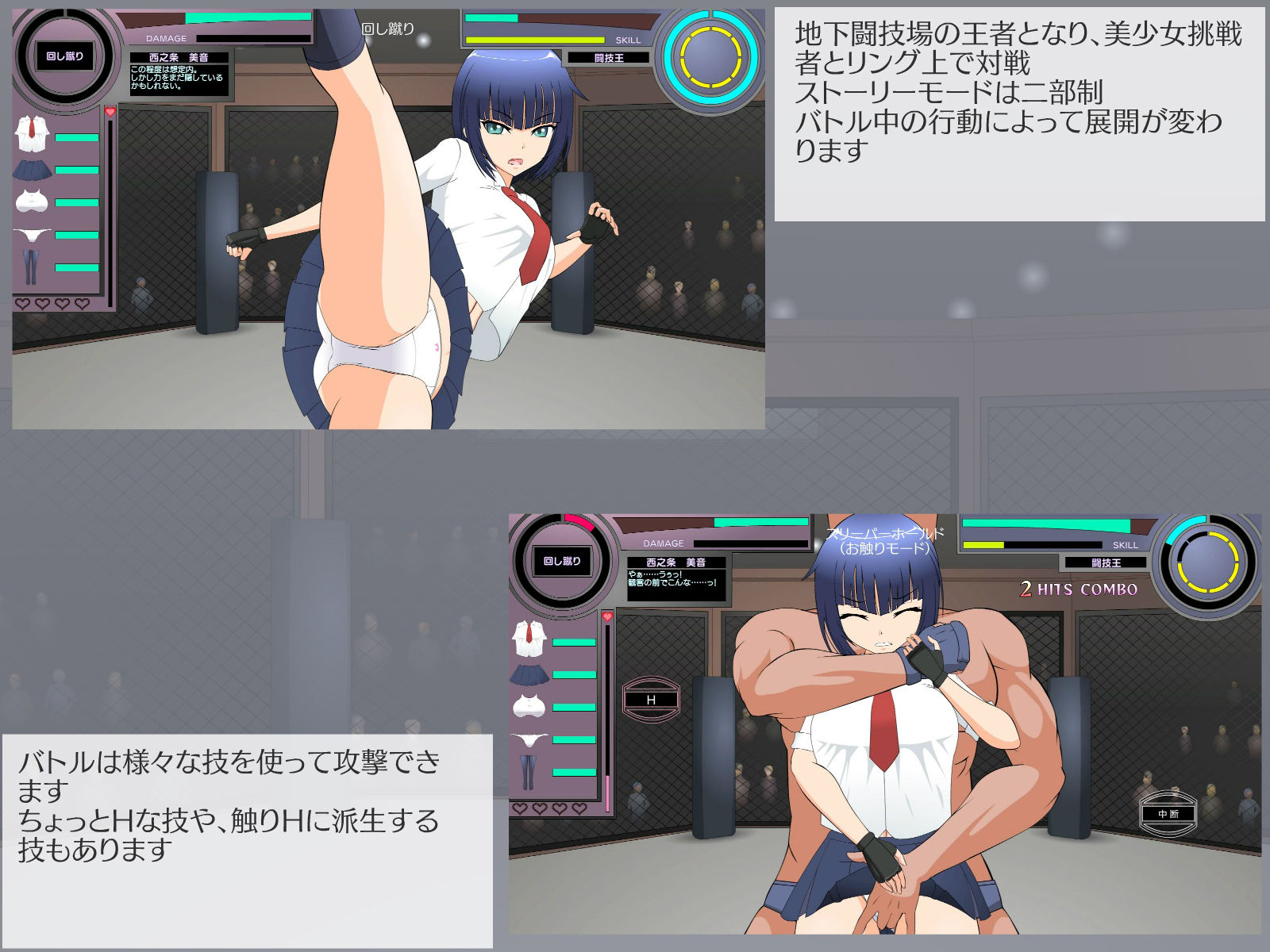1270x952 pixels.
Task: Click the skirt icon in the bottom battle screen
Action: tap(529, 674)
